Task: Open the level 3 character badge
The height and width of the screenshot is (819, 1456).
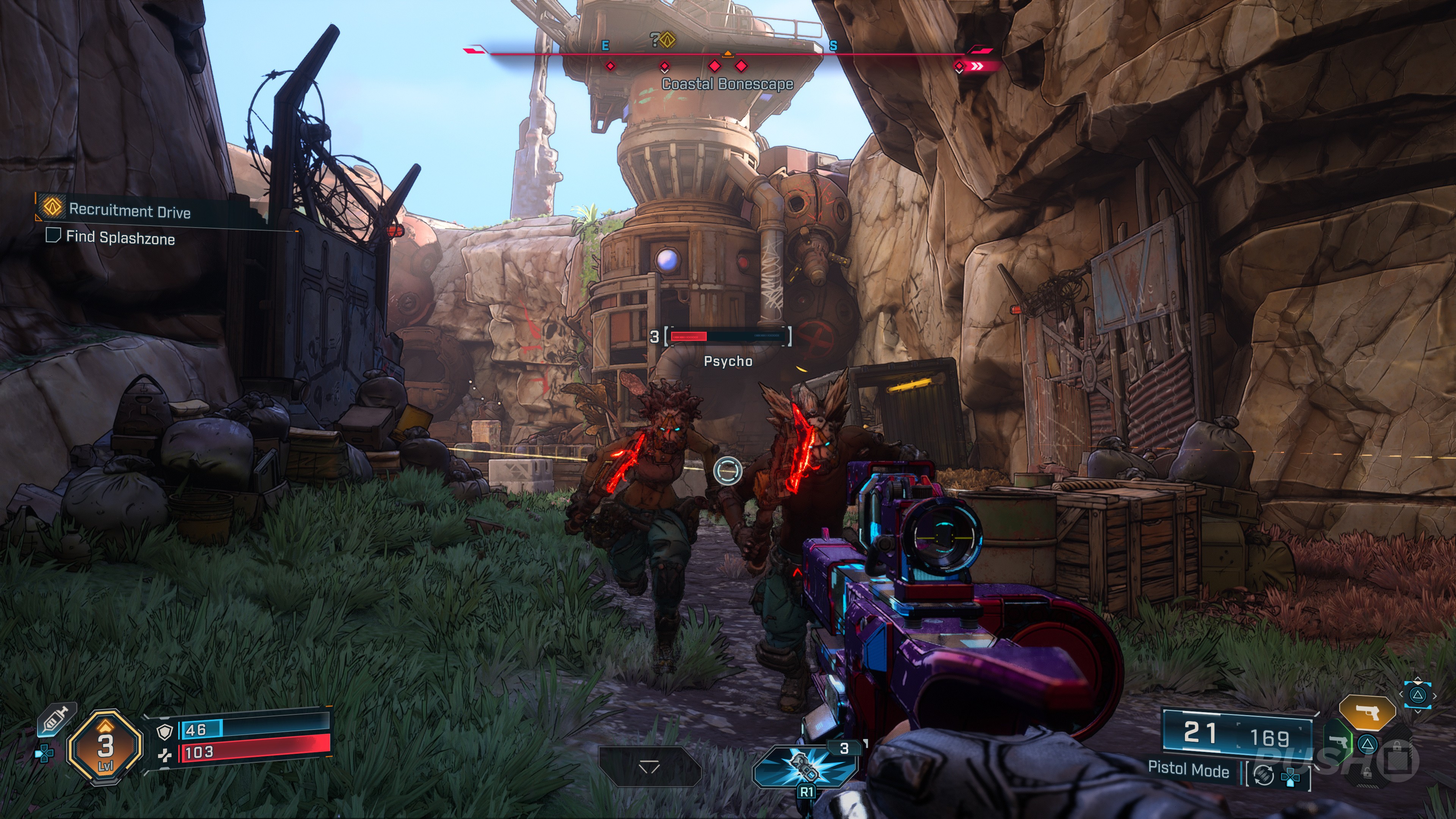Action: tap(105, 747)
